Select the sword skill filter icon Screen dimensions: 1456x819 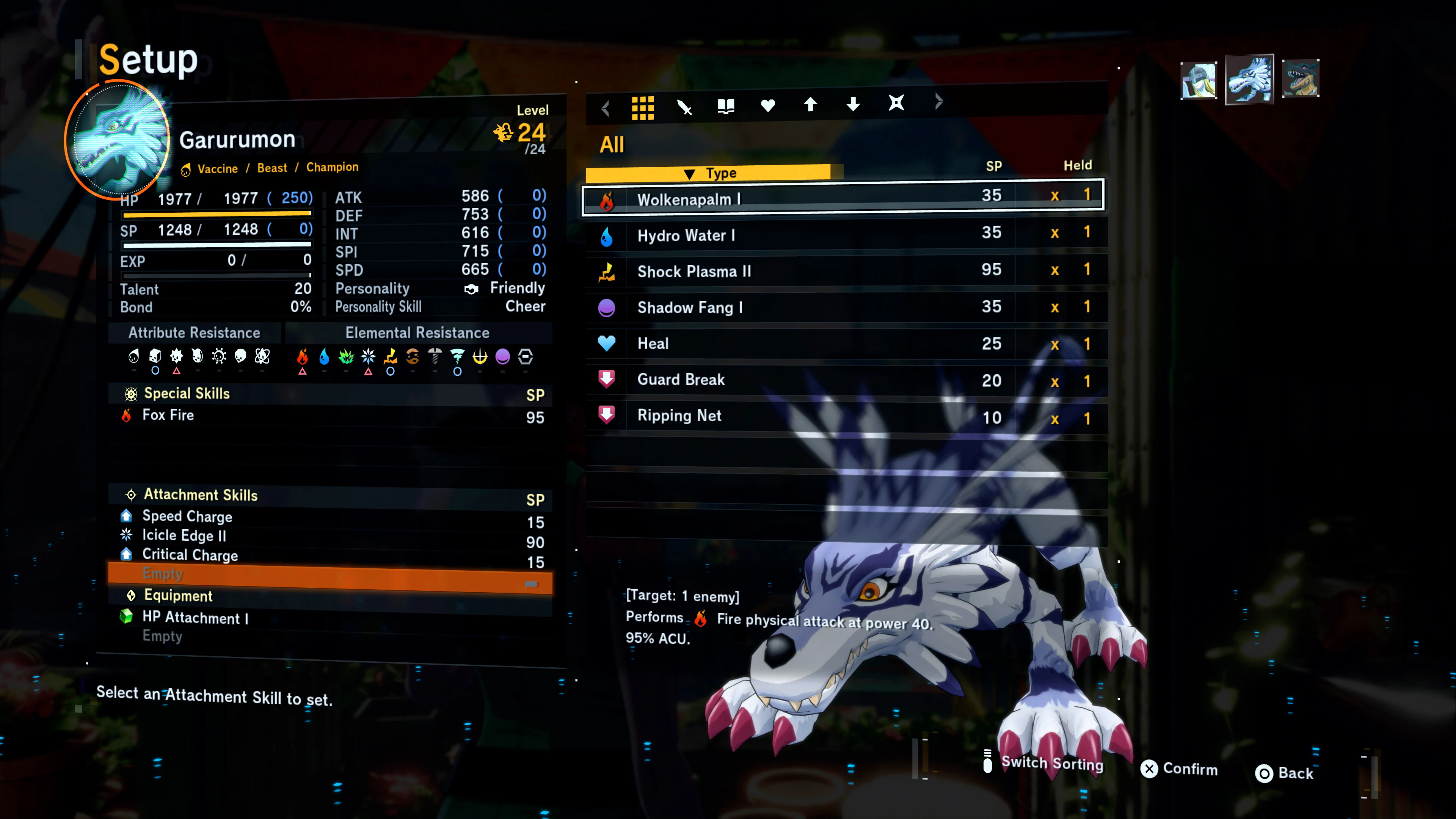(685, 106)
